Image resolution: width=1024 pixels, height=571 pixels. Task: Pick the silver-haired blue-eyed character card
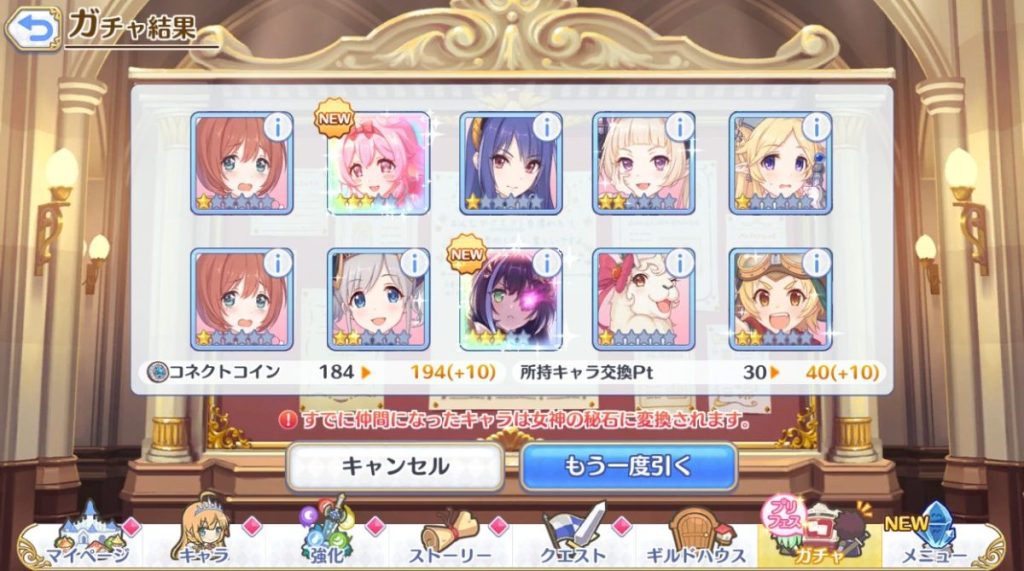(x=378, y=299)
